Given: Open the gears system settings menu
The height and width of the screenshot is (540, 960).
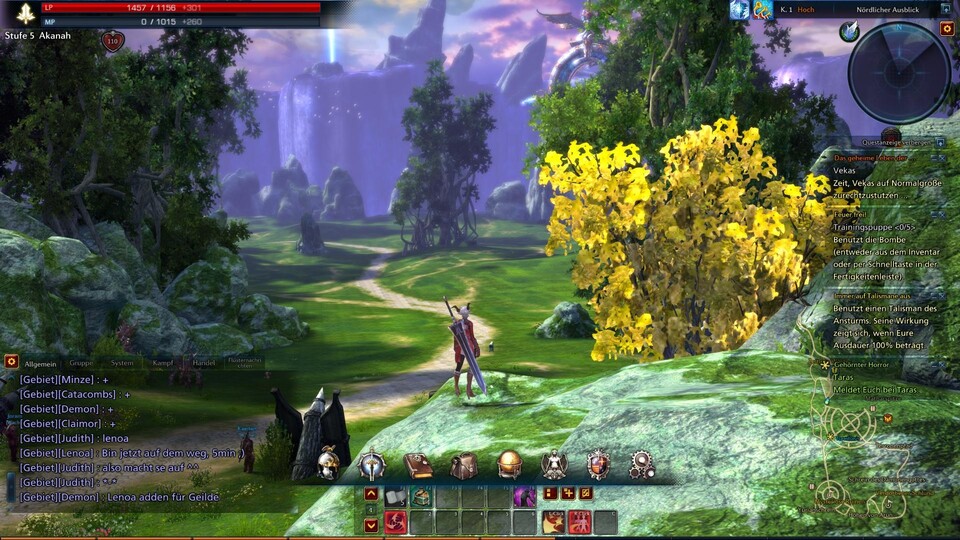Looking at the screenshot, I should pos(642,465).
